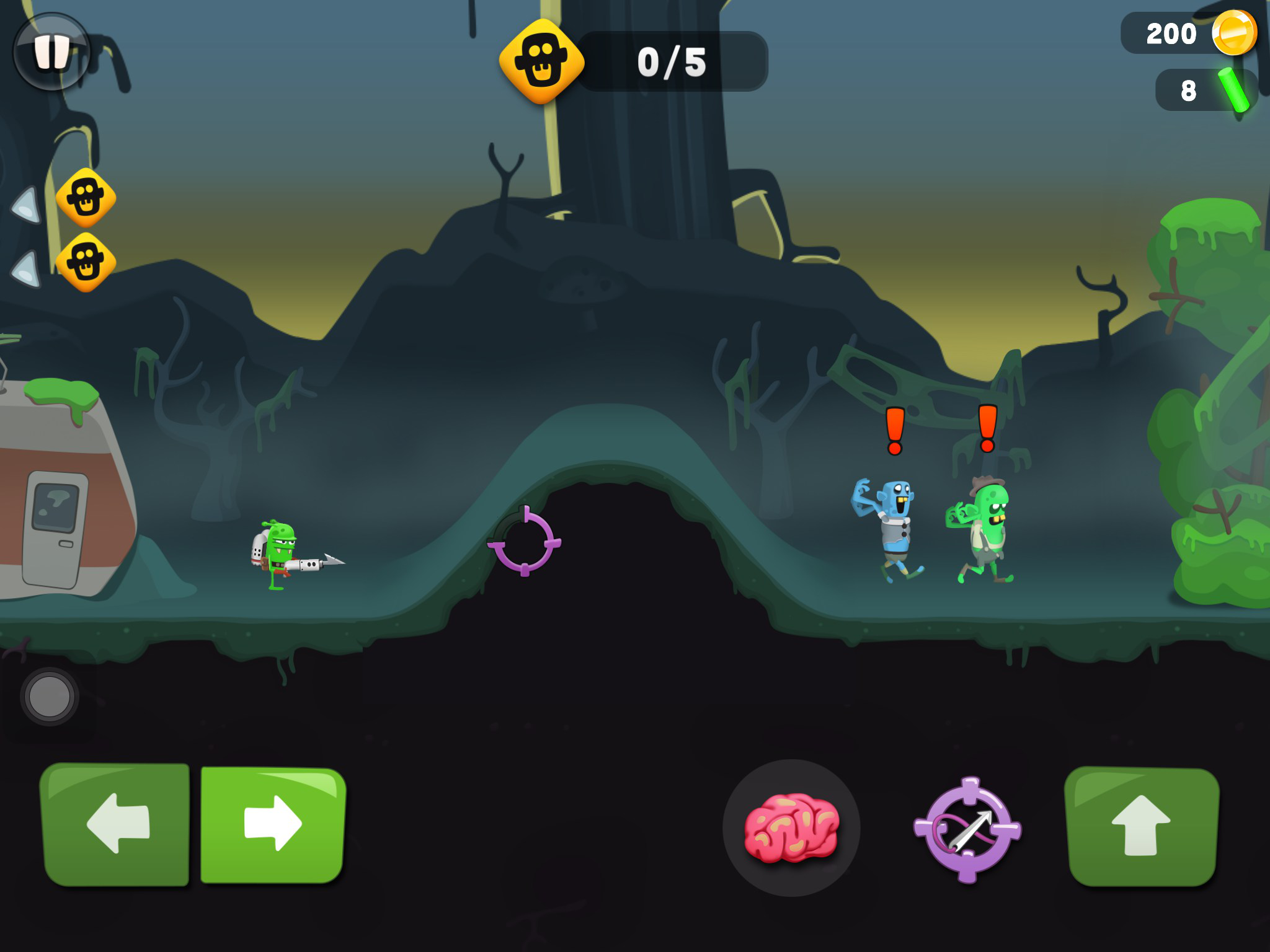Image resolution: width=1270 pixels, height=952 pixels.
Task: Throw a brain bait with the brain button
Action: pyautogui.click(x=791, y=827)
